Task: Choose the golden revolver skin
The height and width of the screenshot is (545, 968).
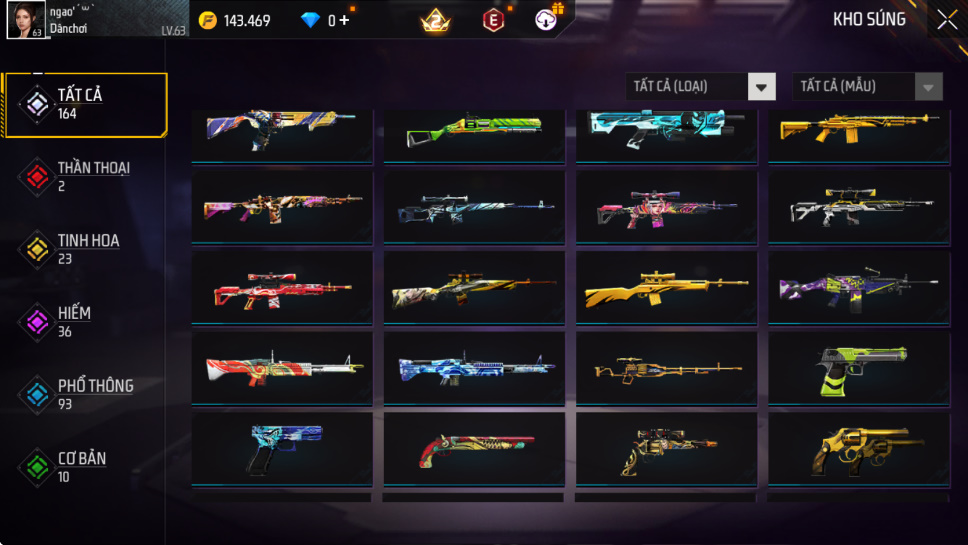Action: pos(858,449)
